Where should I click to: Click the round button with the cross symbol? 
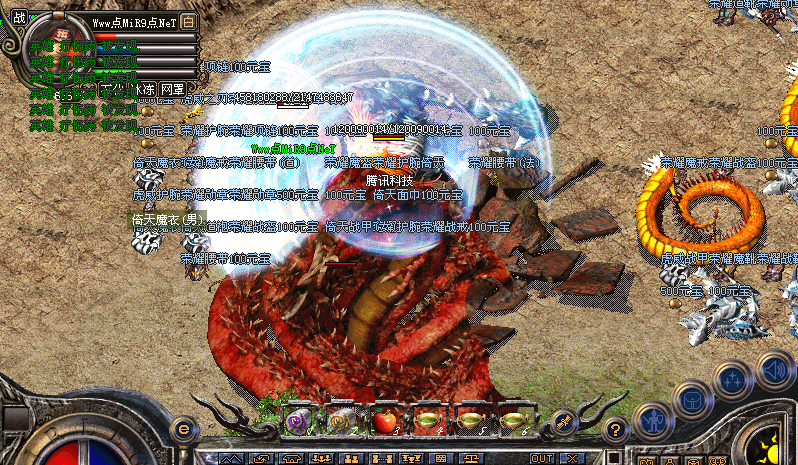point(733,381)
